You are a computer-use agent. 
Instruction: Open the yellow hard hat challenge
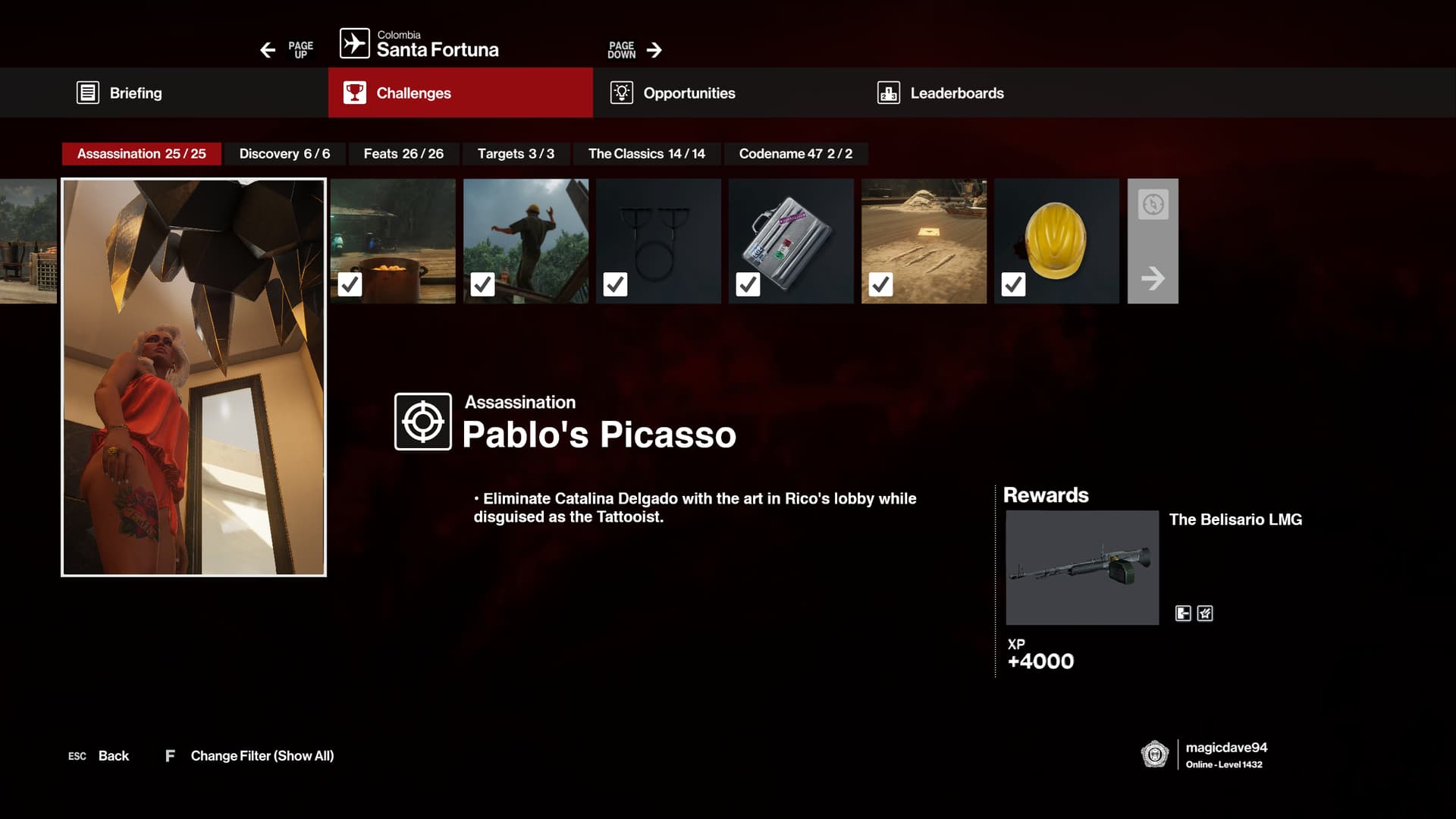[1056, 241]
